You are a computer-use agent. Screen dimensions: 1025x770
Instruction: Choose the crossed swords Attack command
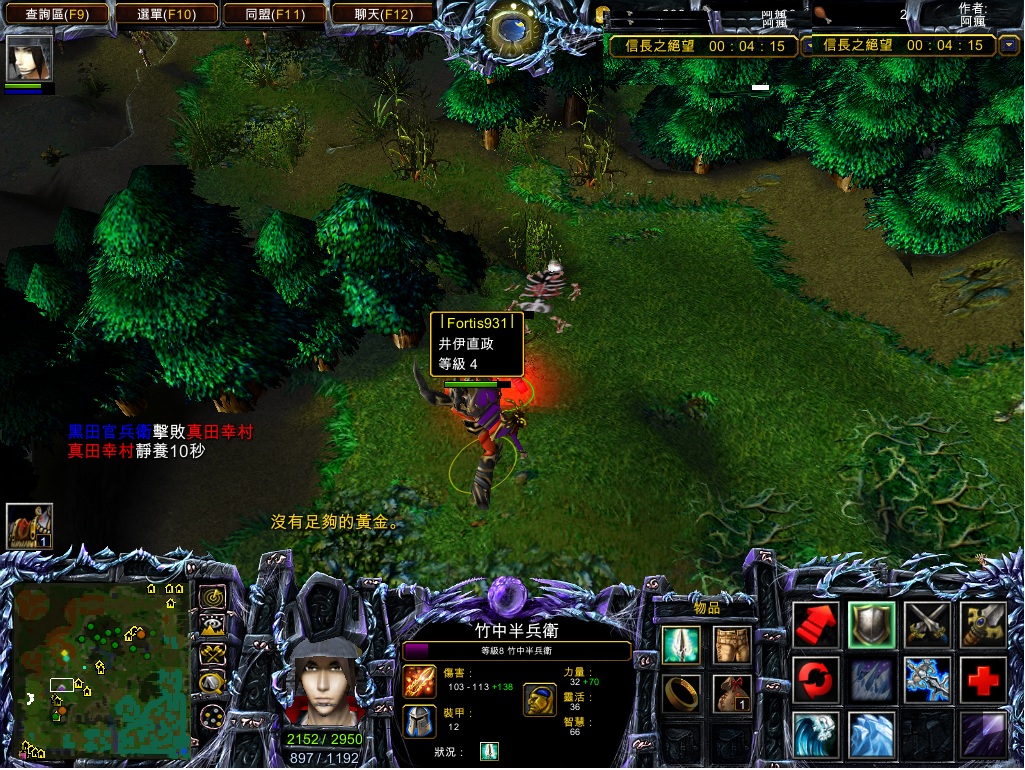tap(928, 626)
